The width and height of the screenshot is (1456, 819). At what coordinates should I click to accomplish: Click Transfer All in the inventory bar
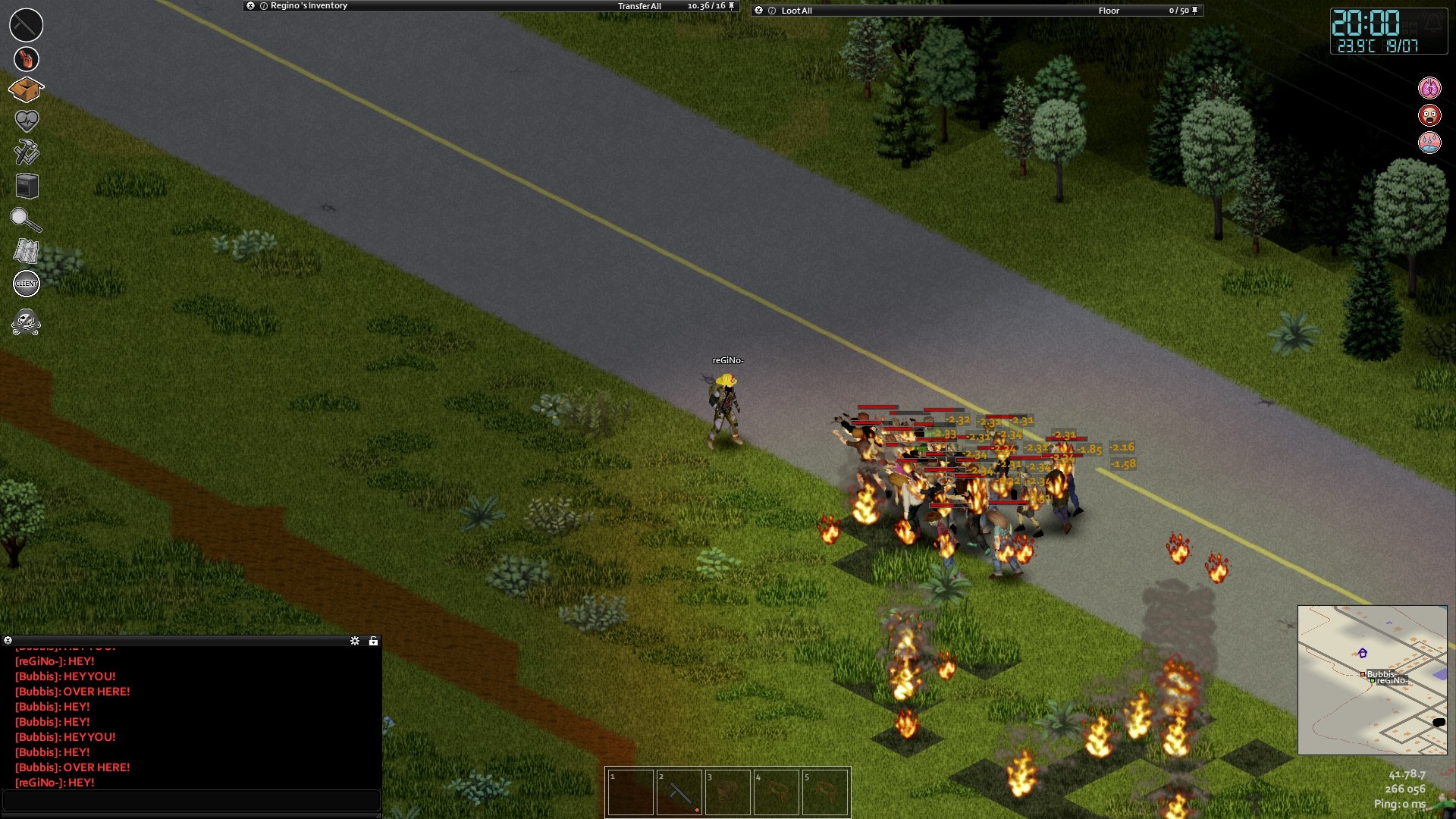[639, 6]
